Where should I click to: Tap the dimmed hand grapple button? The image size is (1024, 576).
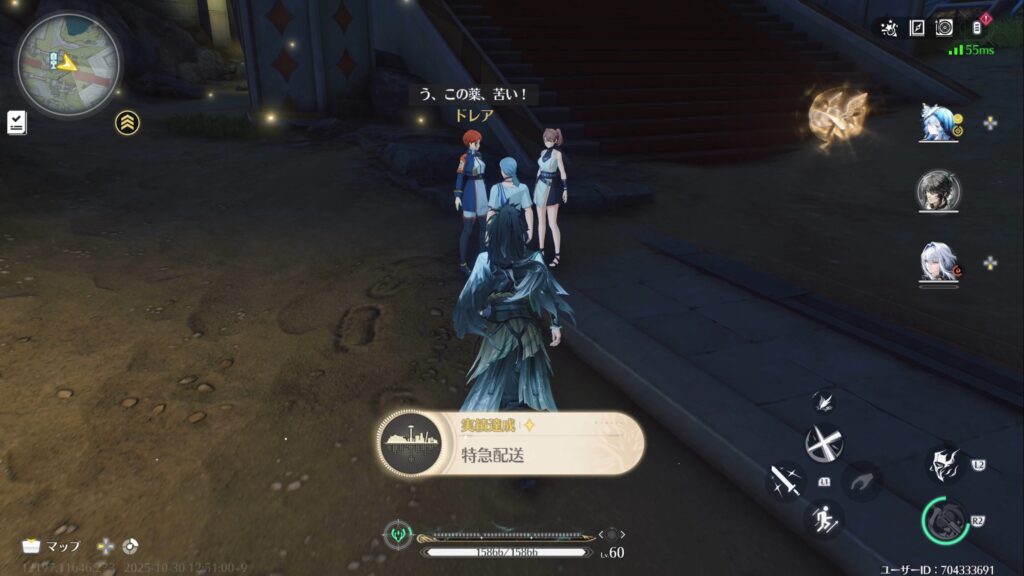click(x=861, y=481)
